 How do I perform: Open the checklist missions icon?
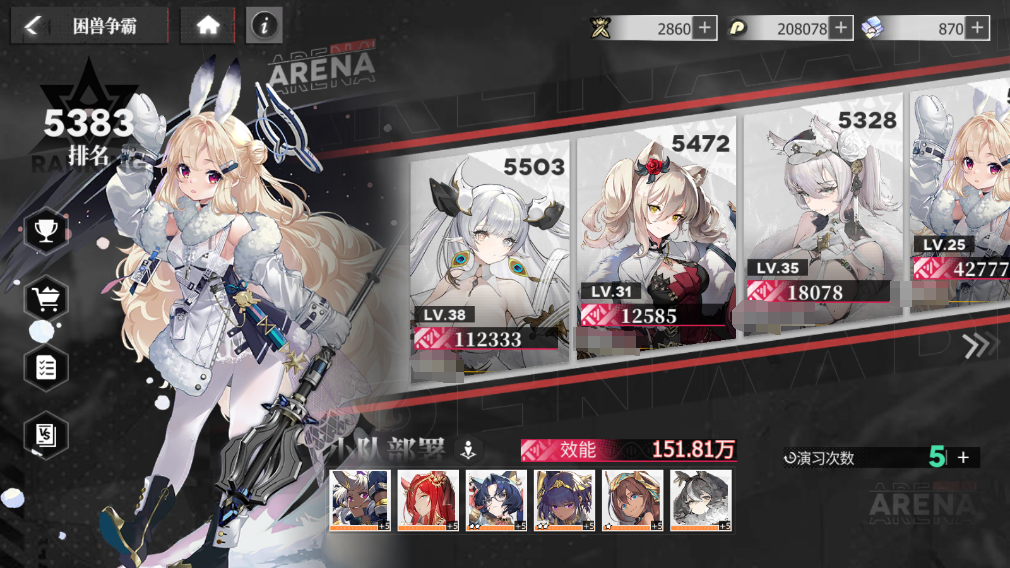46,367
